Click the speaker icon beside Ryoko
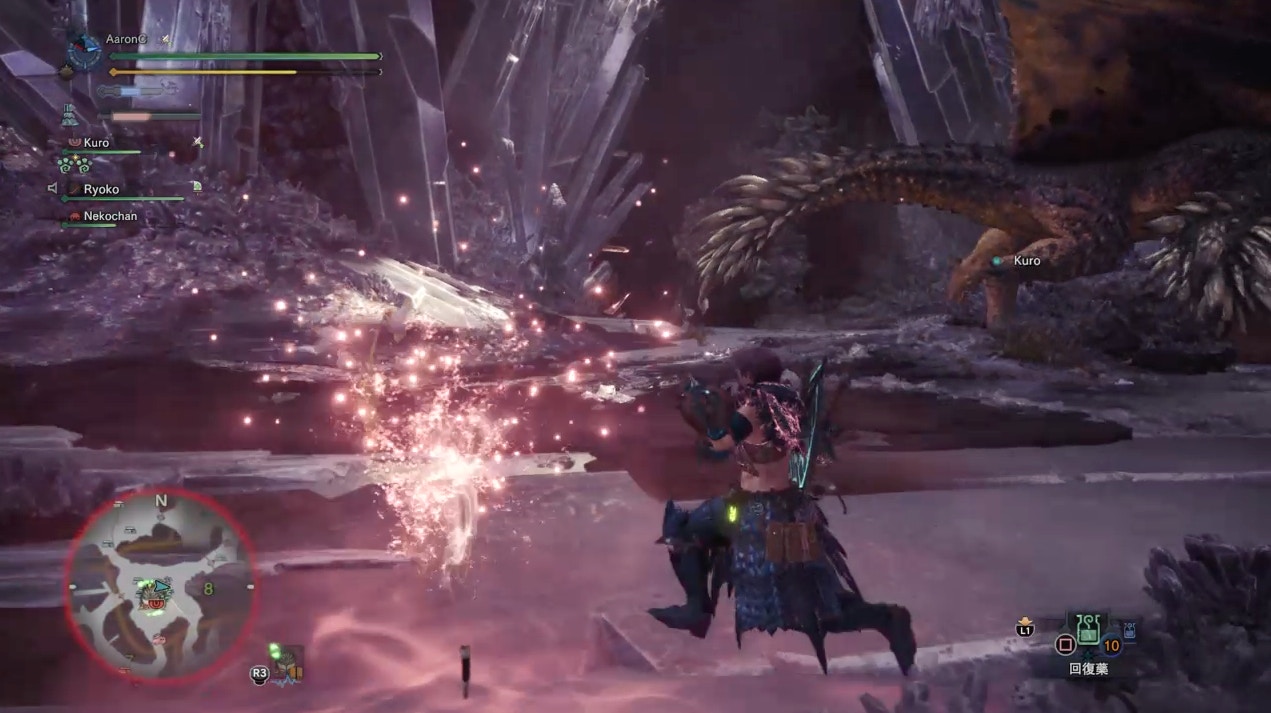 click(52, 188)
